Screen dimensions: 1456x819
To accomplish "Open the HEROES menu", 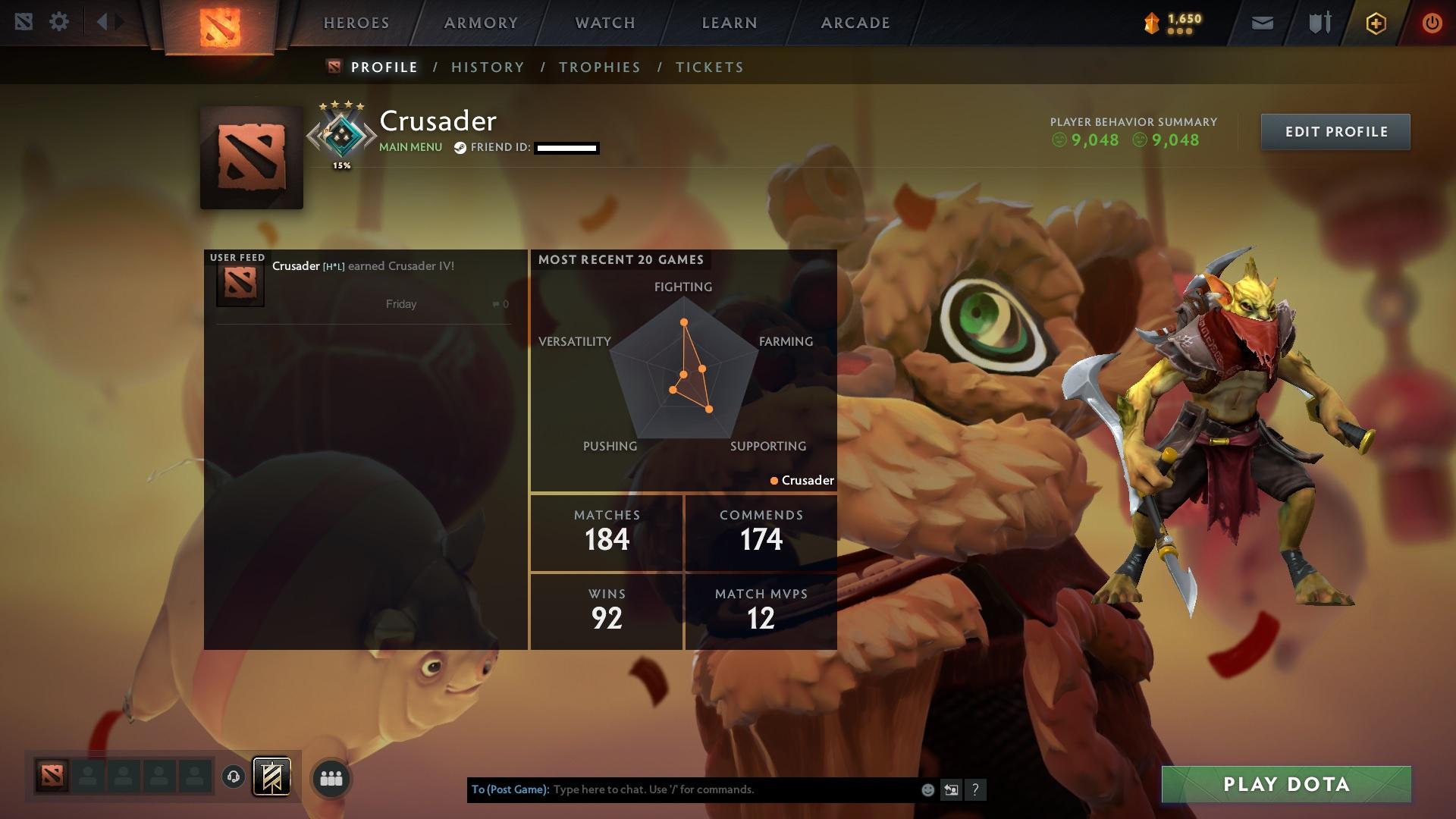I will (356, 23).
